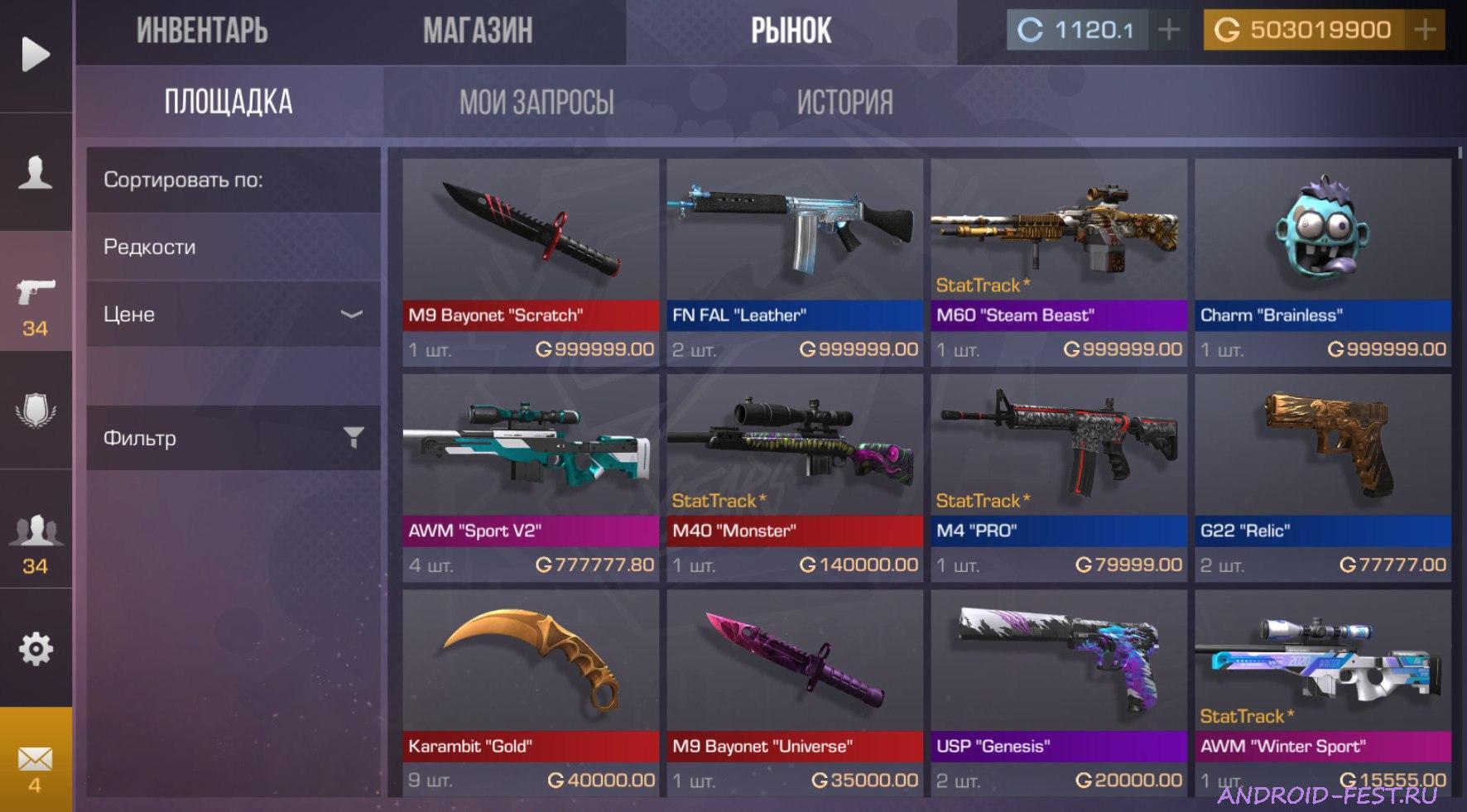Click the plus next to the 1120.1 currency
The width and height of the screenshot is (1467, 812).
coord(1168,29)
